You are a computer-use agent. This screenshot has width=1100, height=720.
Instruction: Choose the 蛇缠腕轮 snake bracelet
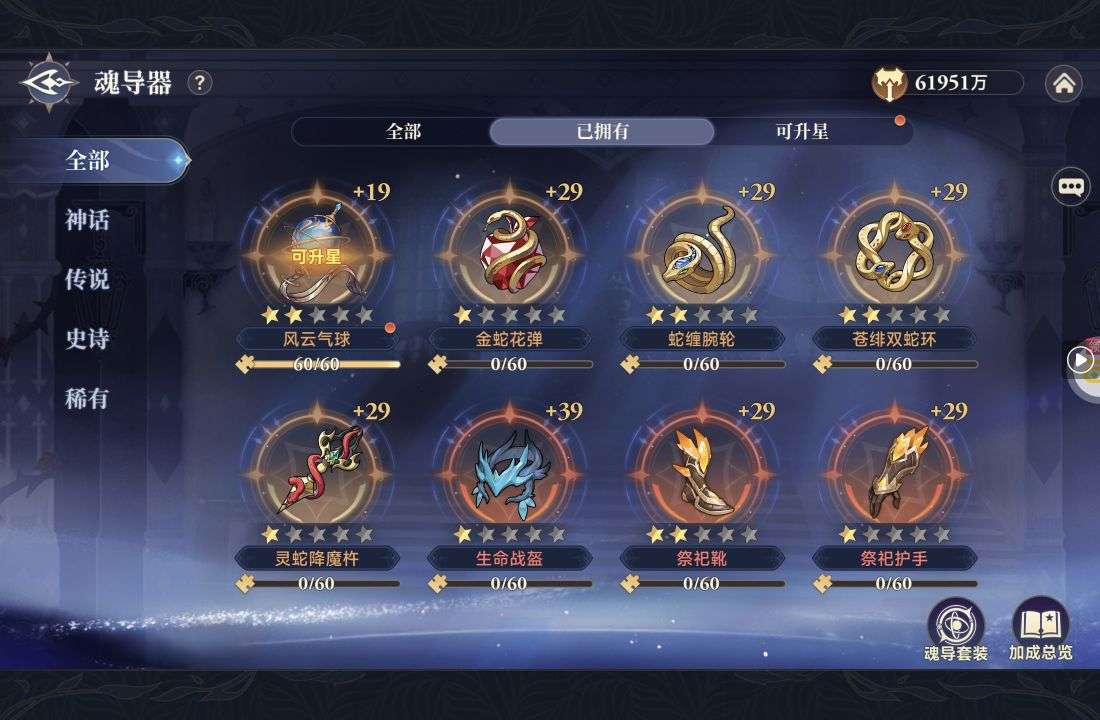(702, 250)
